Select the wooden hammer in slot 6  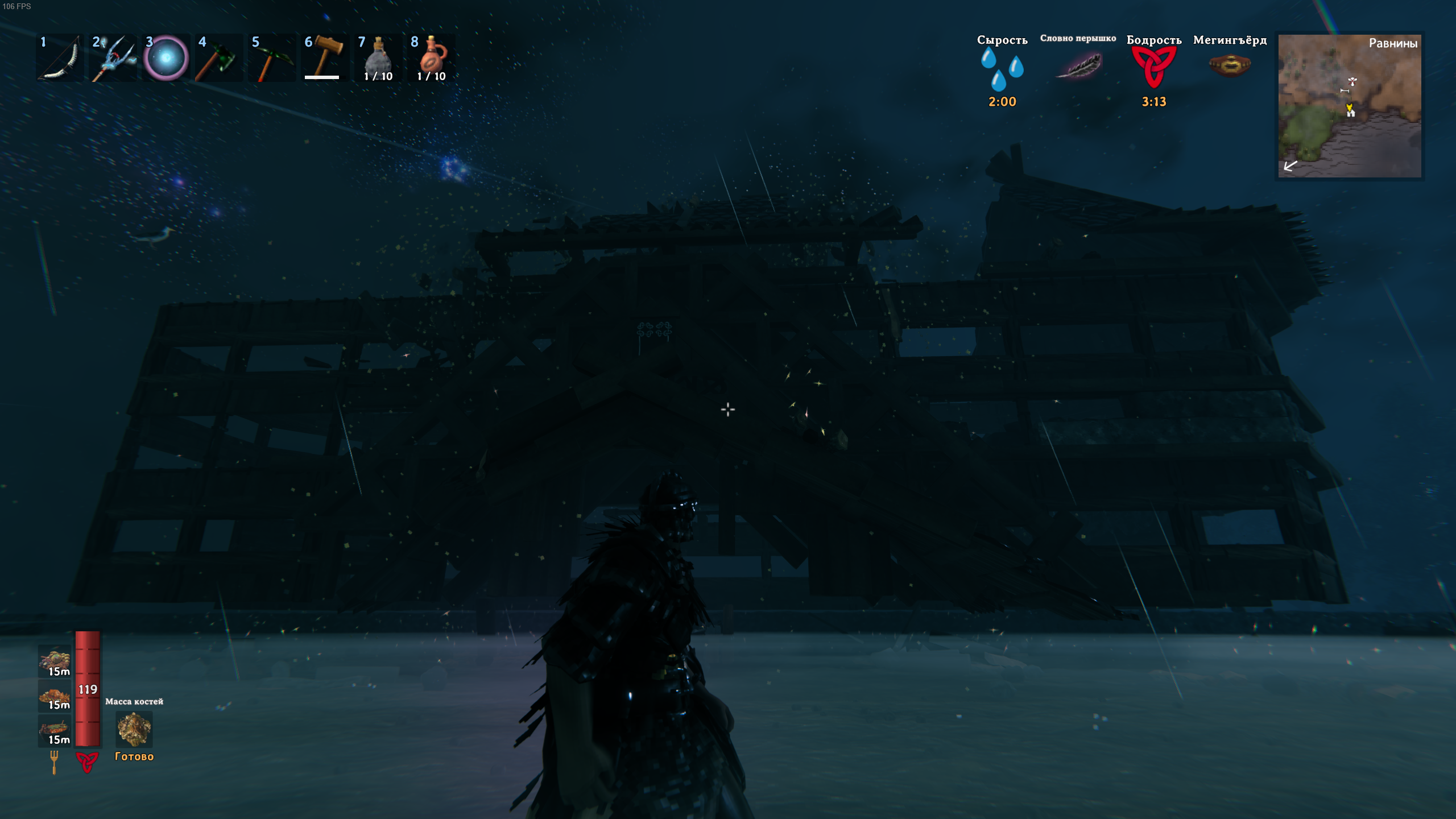(x=324, y=59)
